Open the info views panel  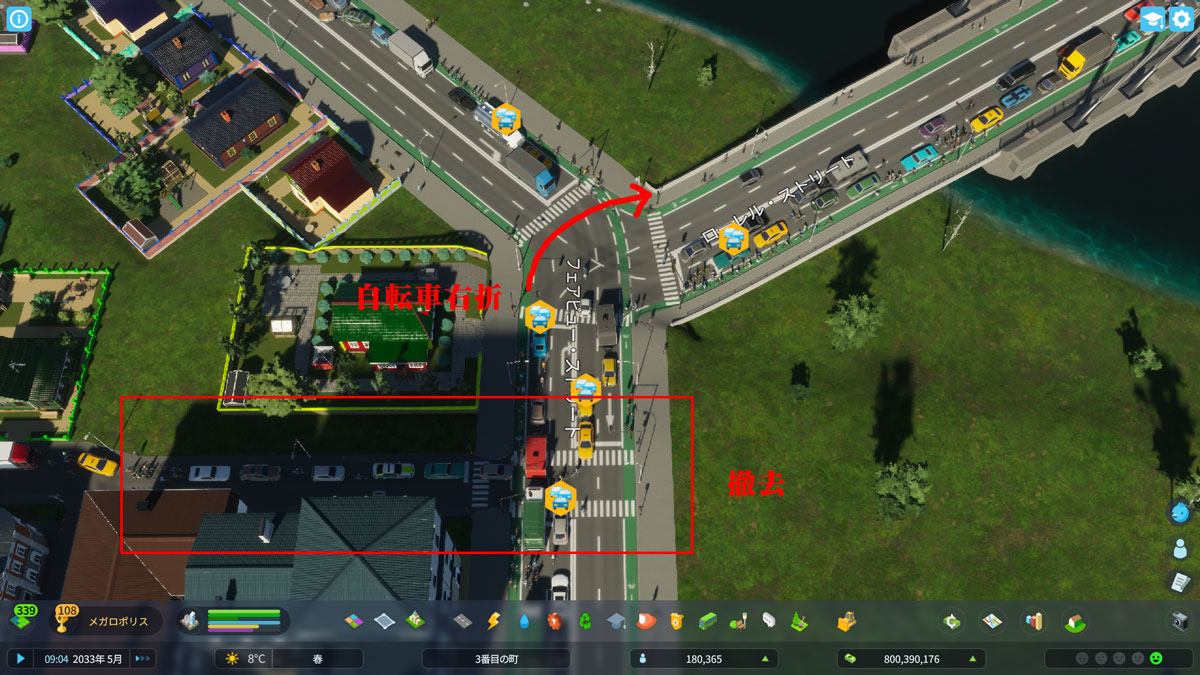(x=19, y=18)
